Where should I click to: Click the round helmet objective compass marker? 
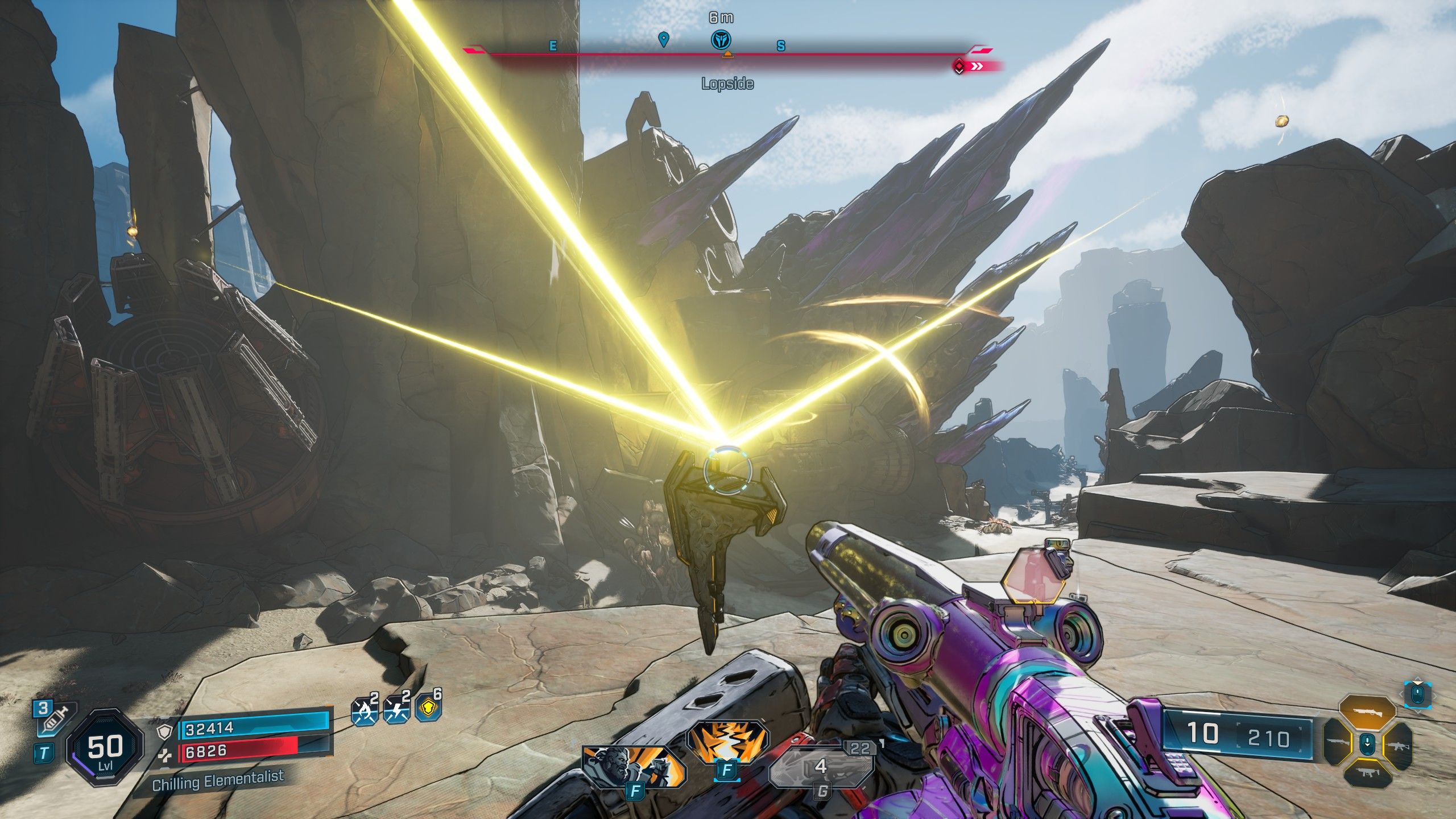721,39
